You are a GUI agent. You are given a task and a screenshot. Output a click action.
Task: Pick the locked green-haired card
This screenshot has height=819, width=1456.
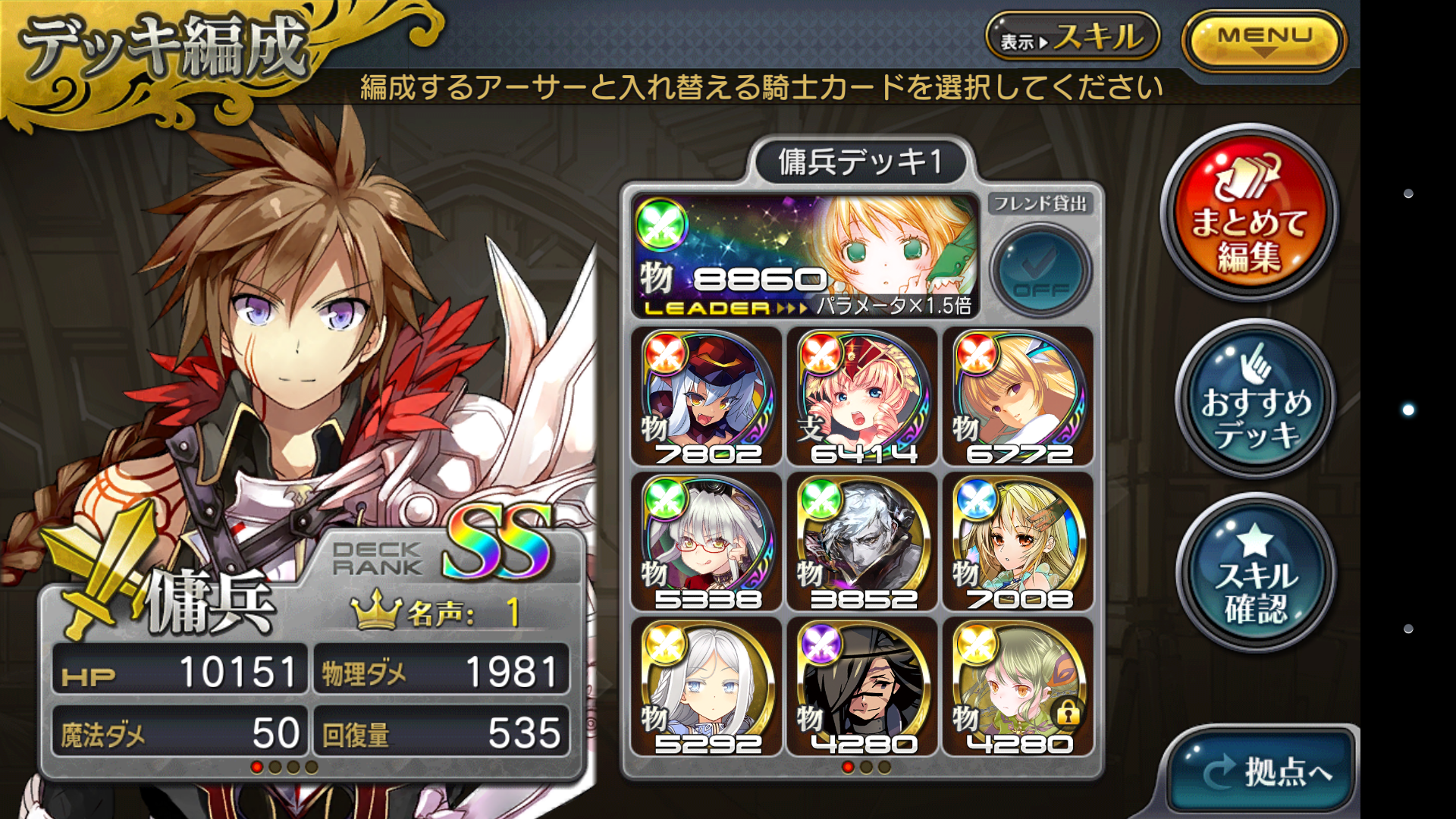click(1018, 687)
